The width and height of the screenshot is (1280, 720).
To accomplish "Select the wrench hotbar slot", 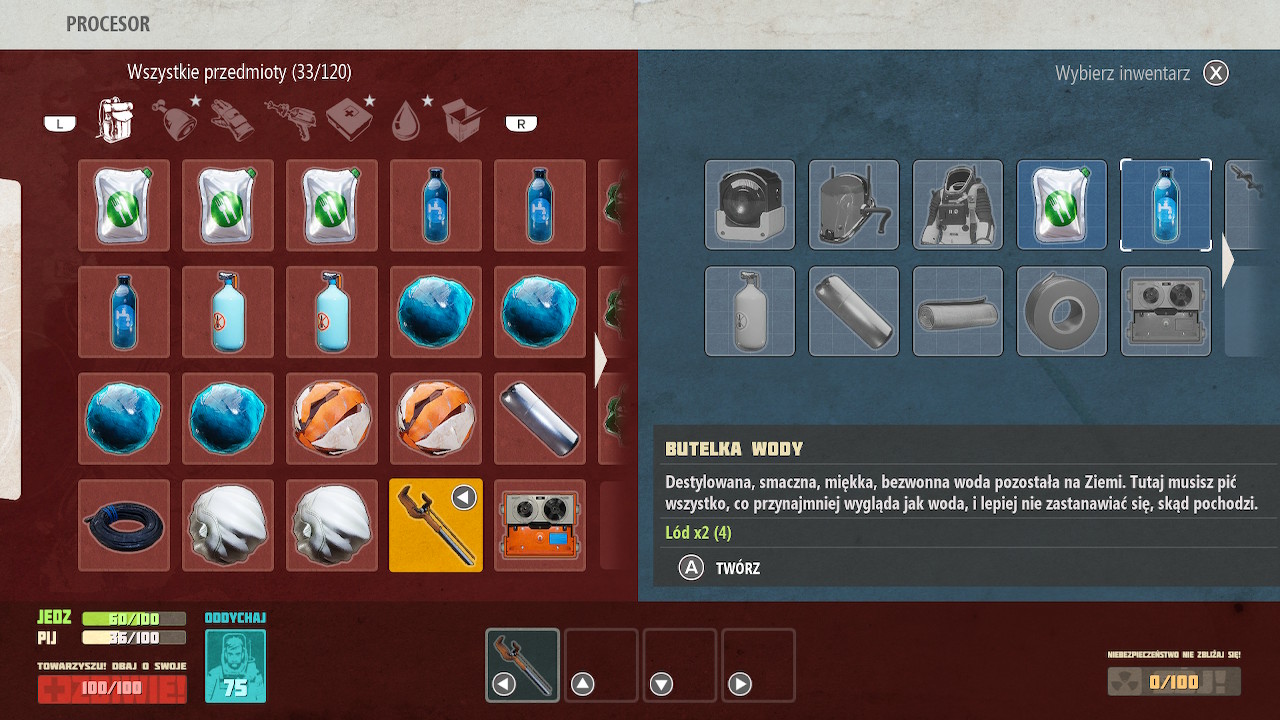I will click(523, 665).
